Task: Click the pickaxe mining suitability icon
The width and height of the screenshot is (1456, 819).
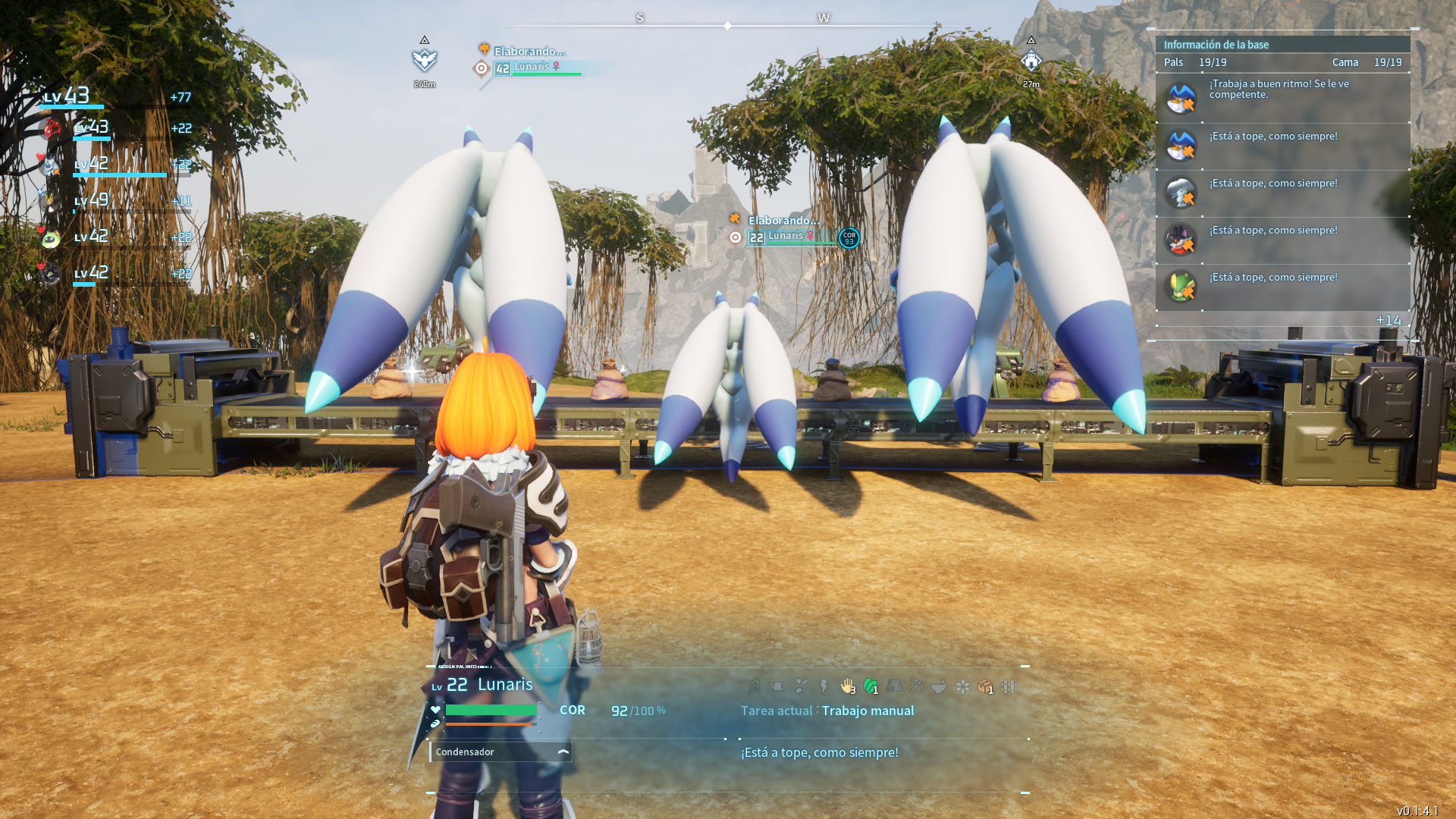Action: click(916, 686)
